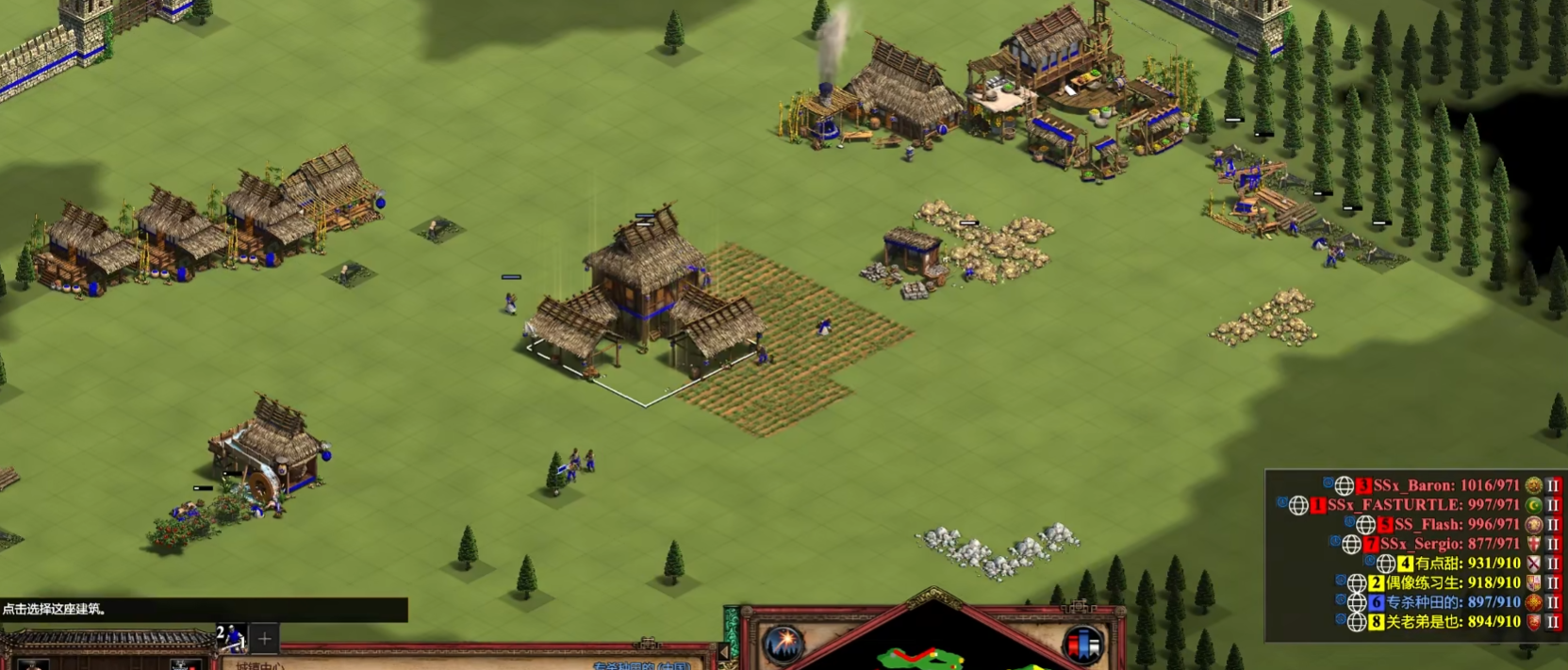Select player SSx_Baron in the scoreboard
The height and width of the screenshot is (670, 1568).
(x=1444, y=485)
